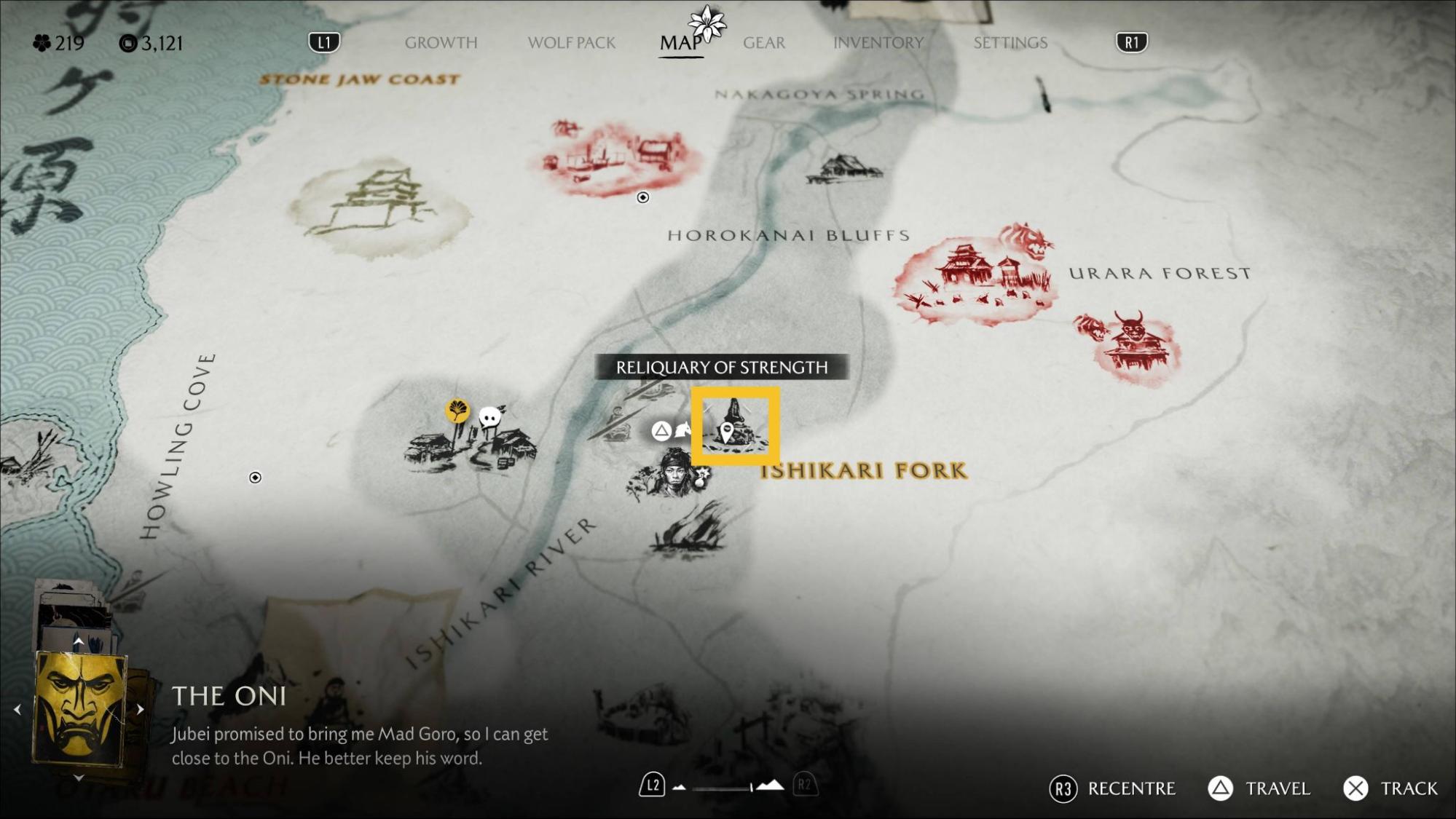Go to the Settings tab

pyautogui.click(x=1010, y=43)
